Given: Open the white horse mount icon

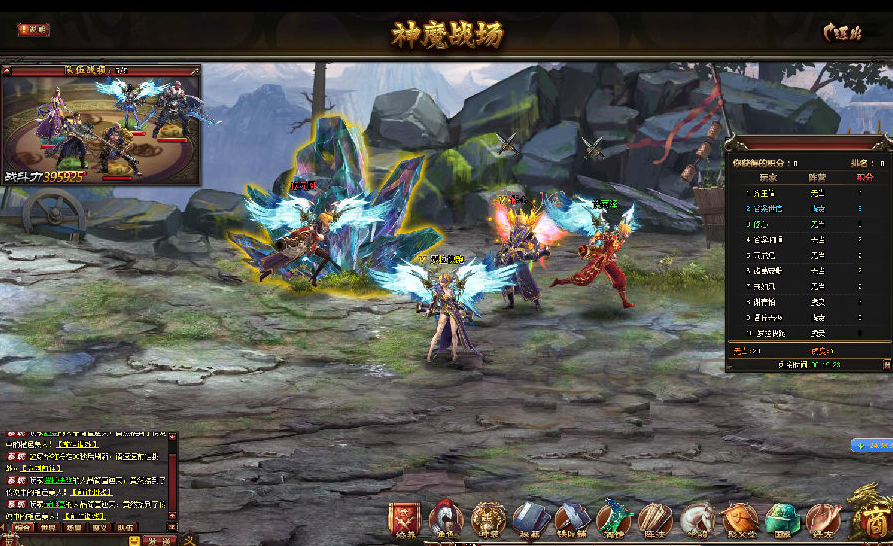Looking at the screenshot, I should (x=698, y=519).
